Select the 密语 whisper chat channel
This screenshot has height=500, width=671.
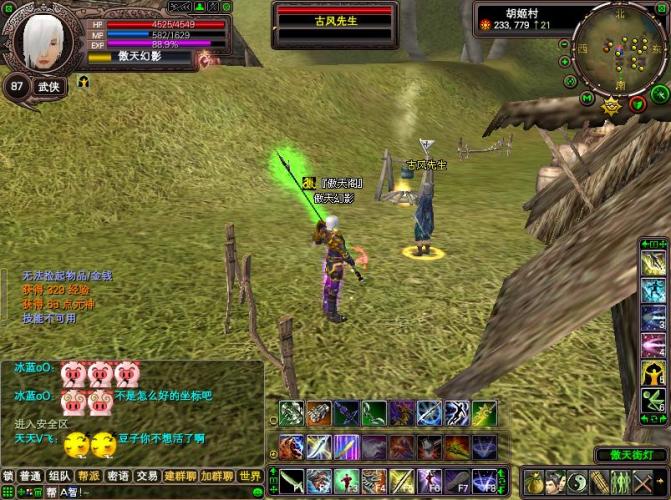(x=118, y=476)
